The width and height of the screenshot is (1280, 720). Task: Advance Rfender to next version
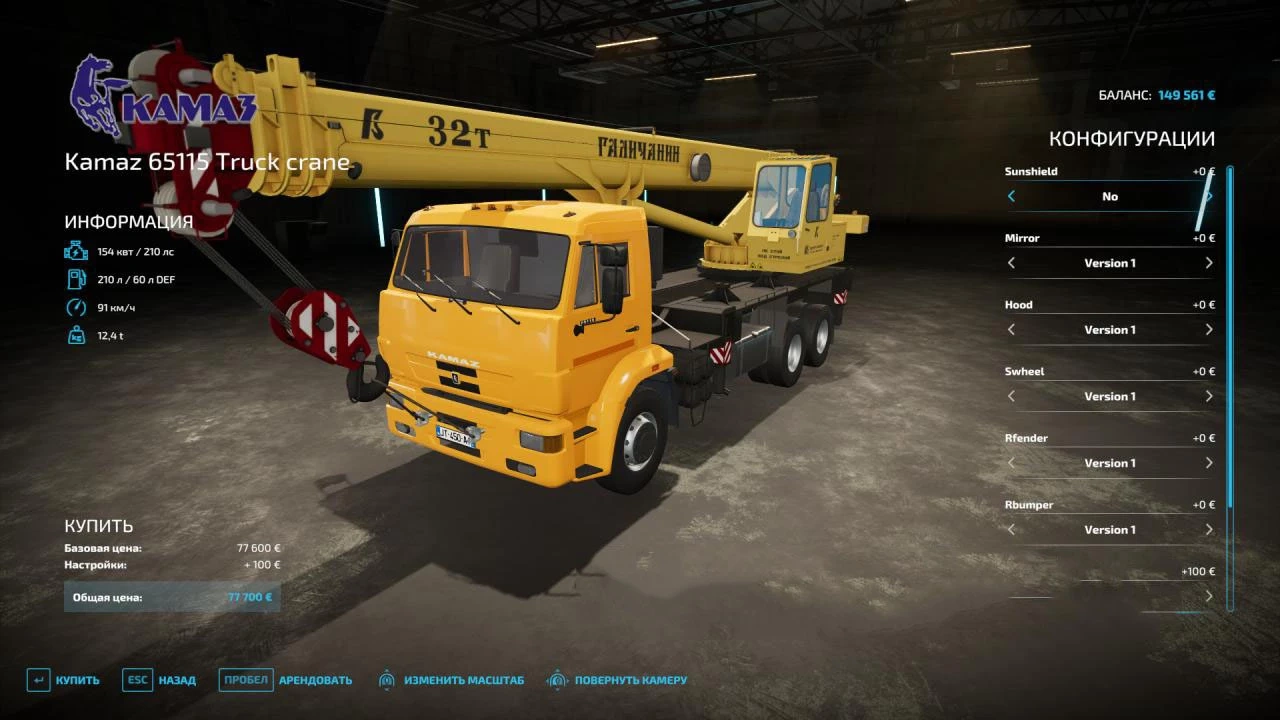click(1208, 463)
